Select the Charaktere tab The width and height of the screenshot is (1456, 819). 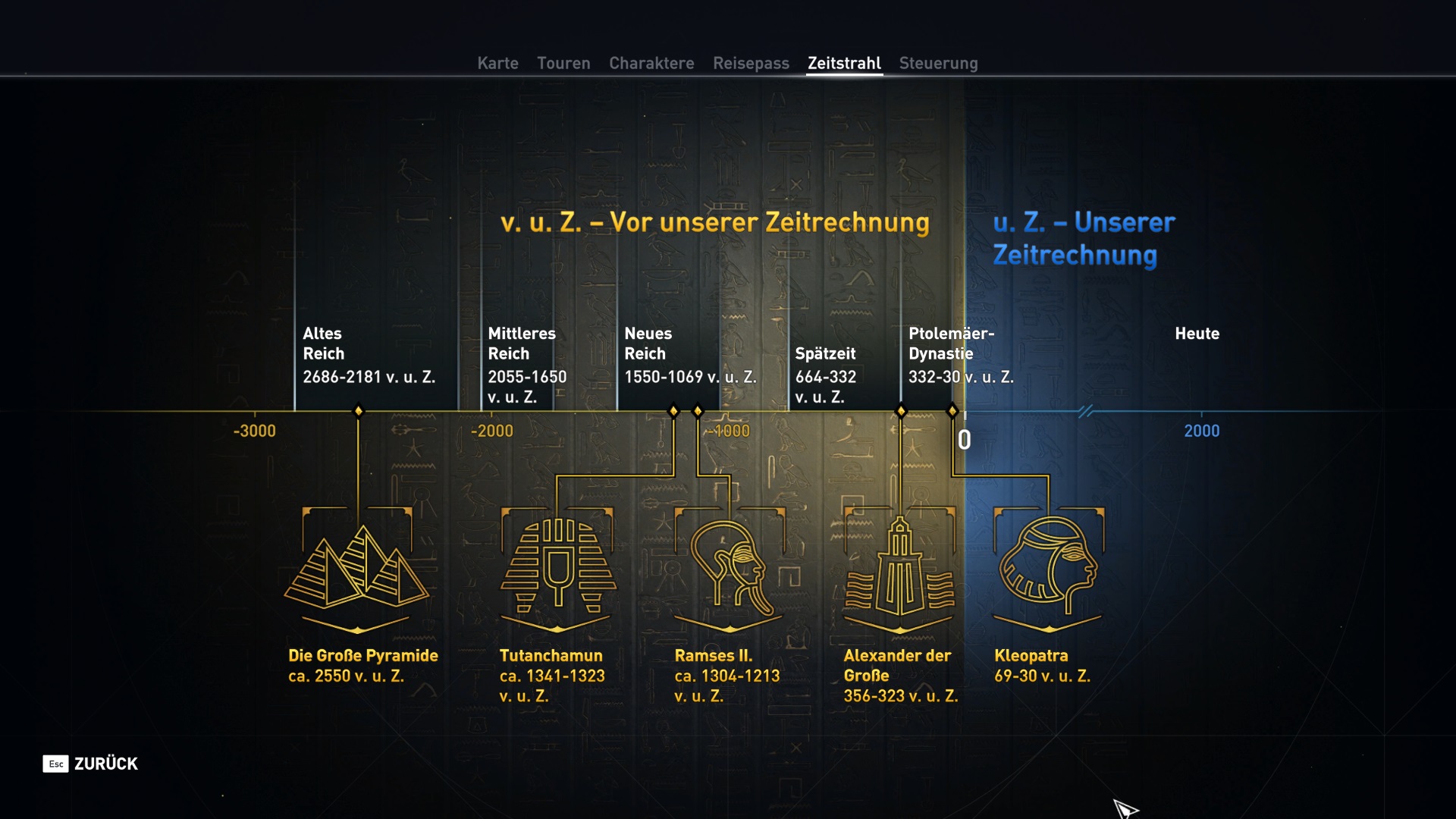tap(651, 63)
